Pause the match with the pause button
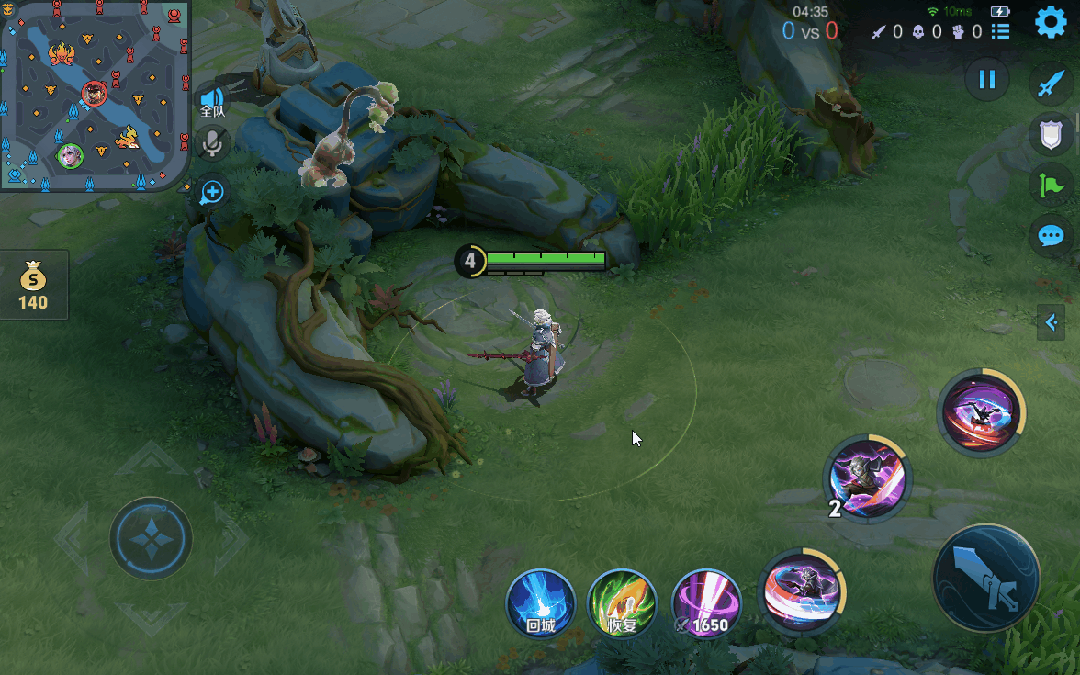This screenshot has width=1080, height=675. click(x=987, y=80)
